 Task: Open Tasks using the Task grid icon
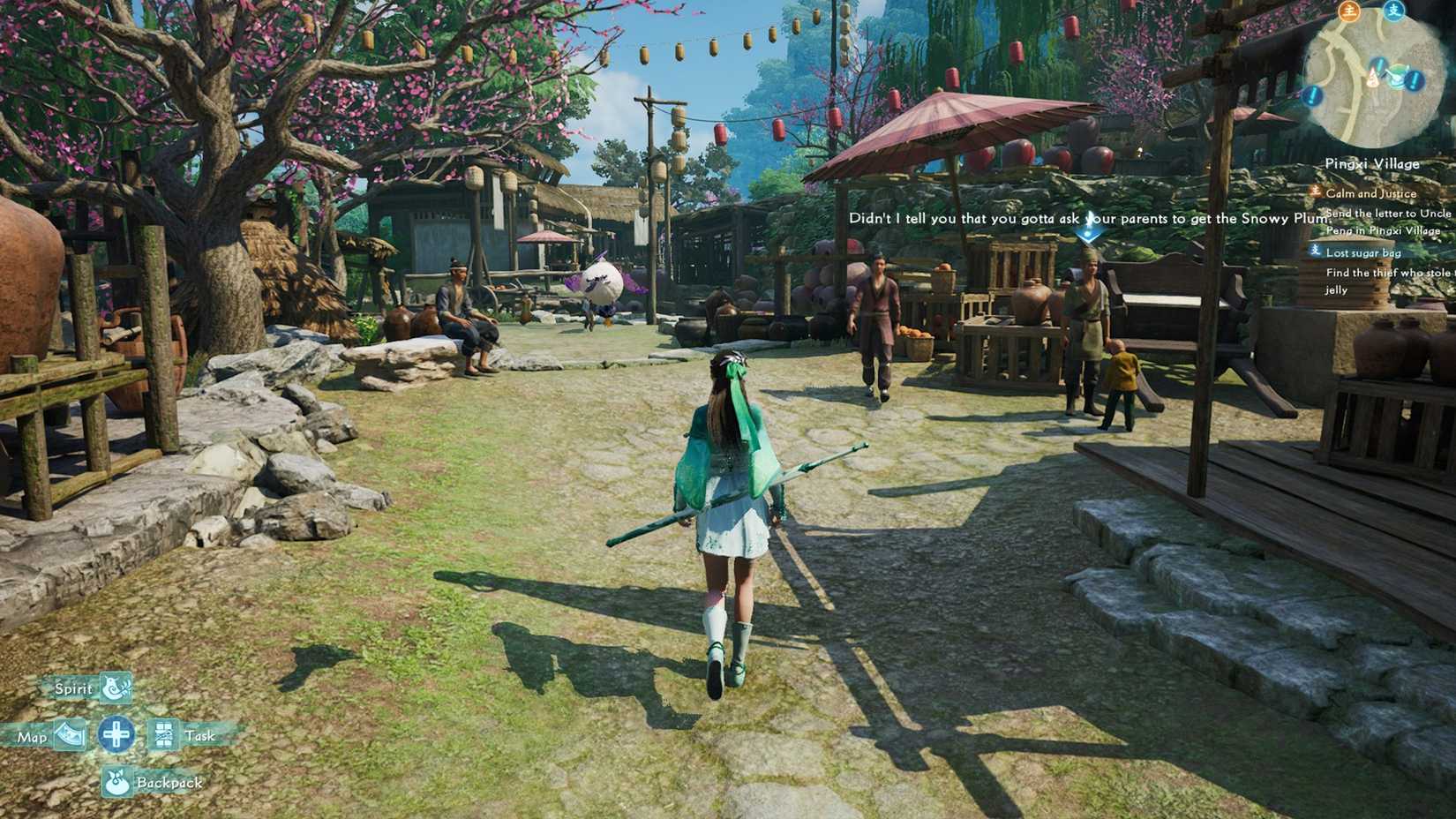164,735
